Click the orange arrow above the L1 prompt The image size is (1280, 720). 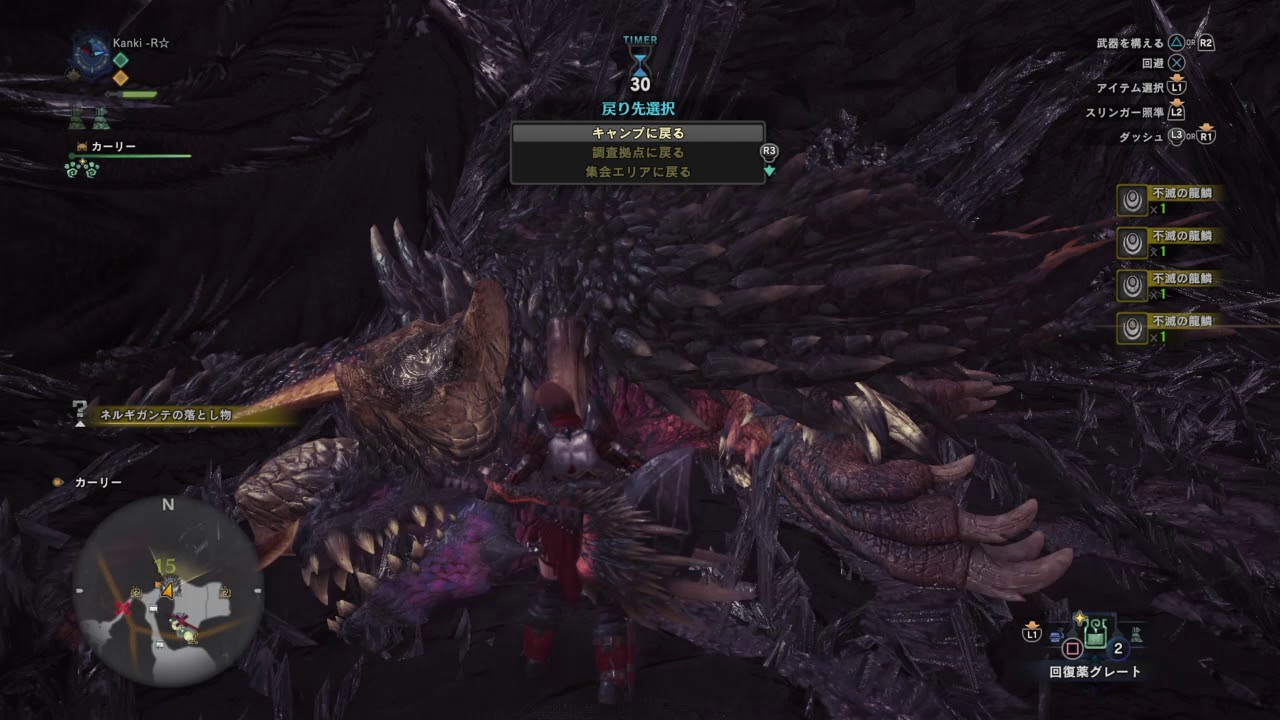[x=1033, y=625]
